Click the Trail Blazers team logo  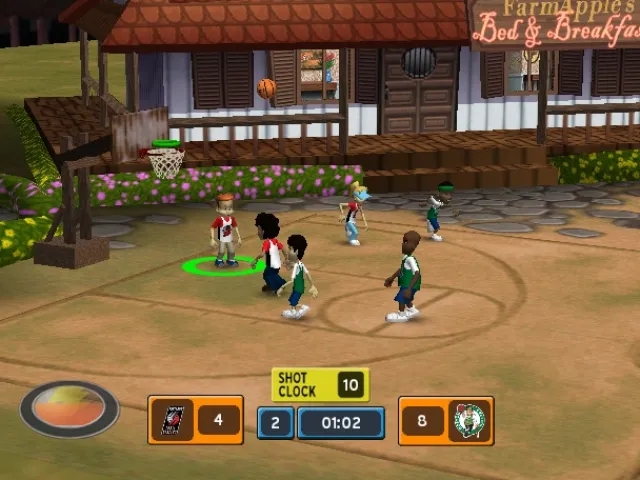(171, 420)
